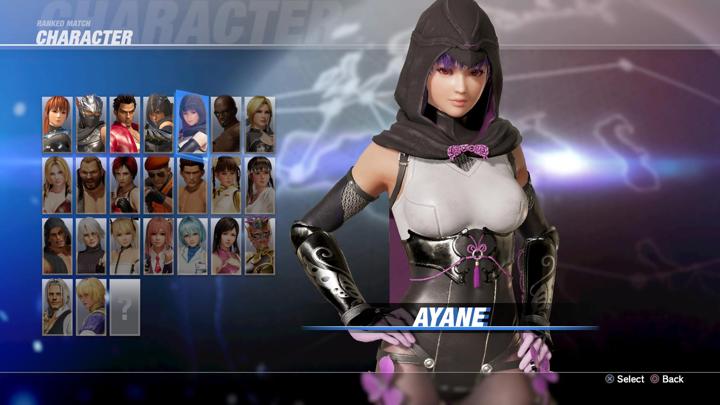
Task: Choose red-haired Mila's portrait
Action: (125, 185)
